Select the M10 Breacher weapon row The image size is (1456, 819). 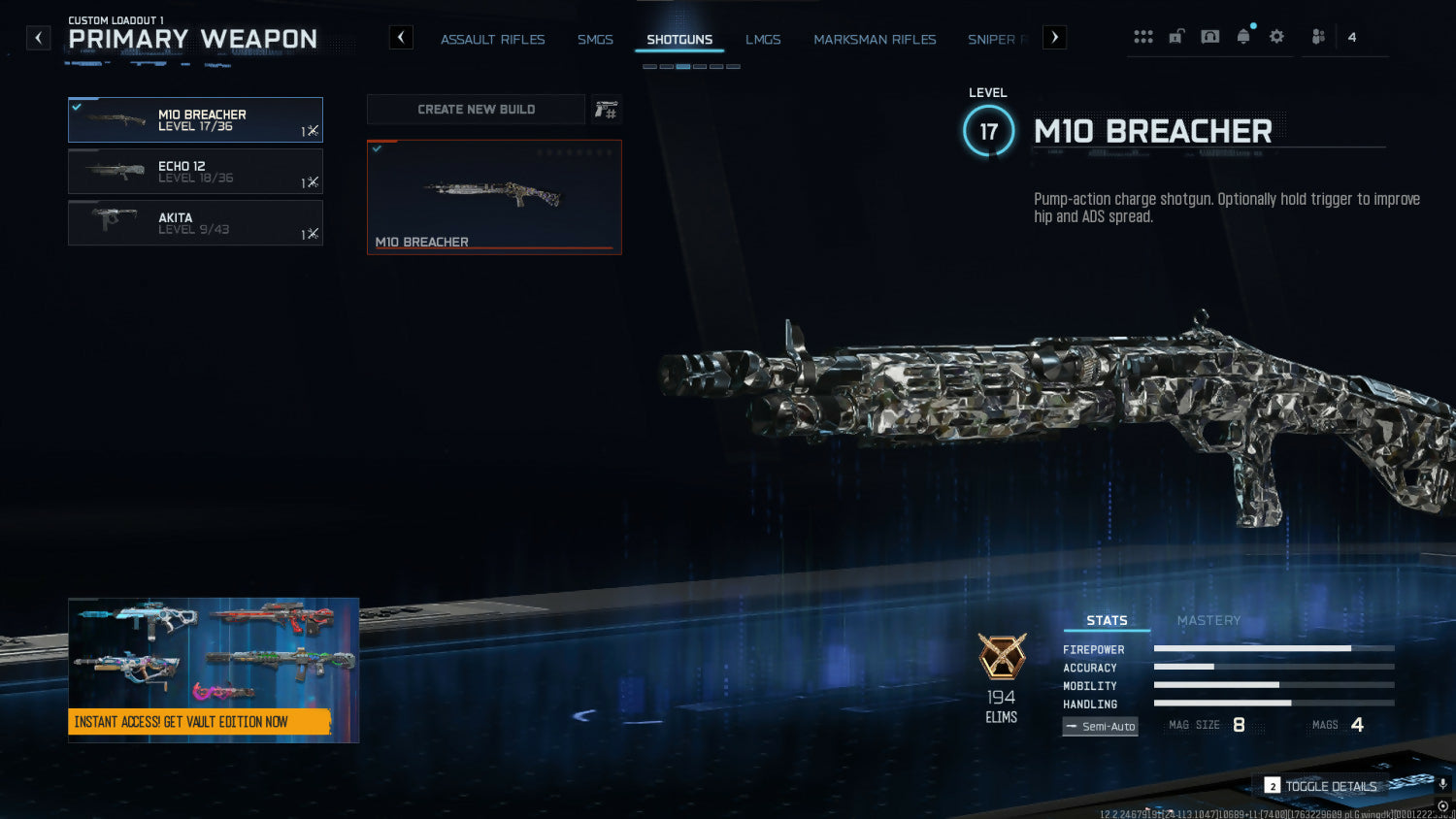[x=195, y=119]
